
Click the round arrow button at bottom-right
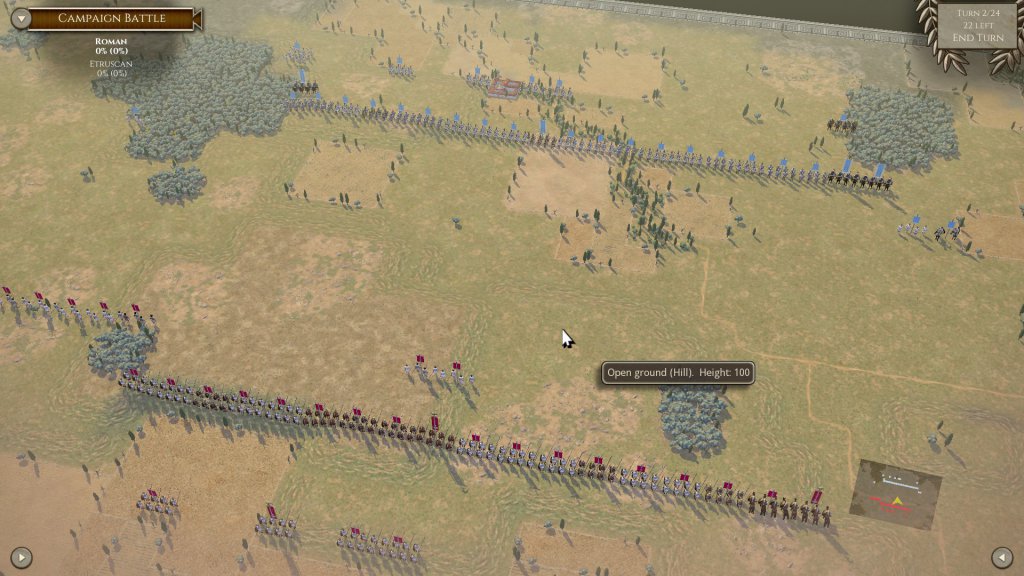tap(1002, 557)
